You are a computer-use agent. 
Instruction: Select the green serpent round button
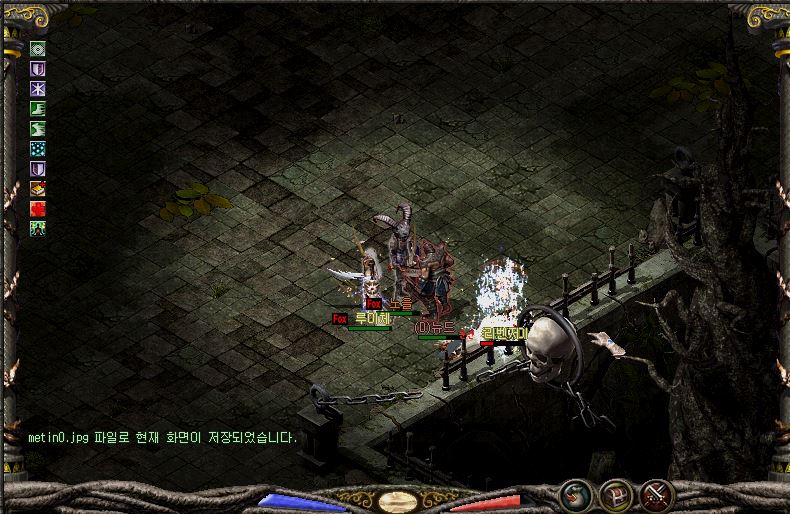pos(575,494)
